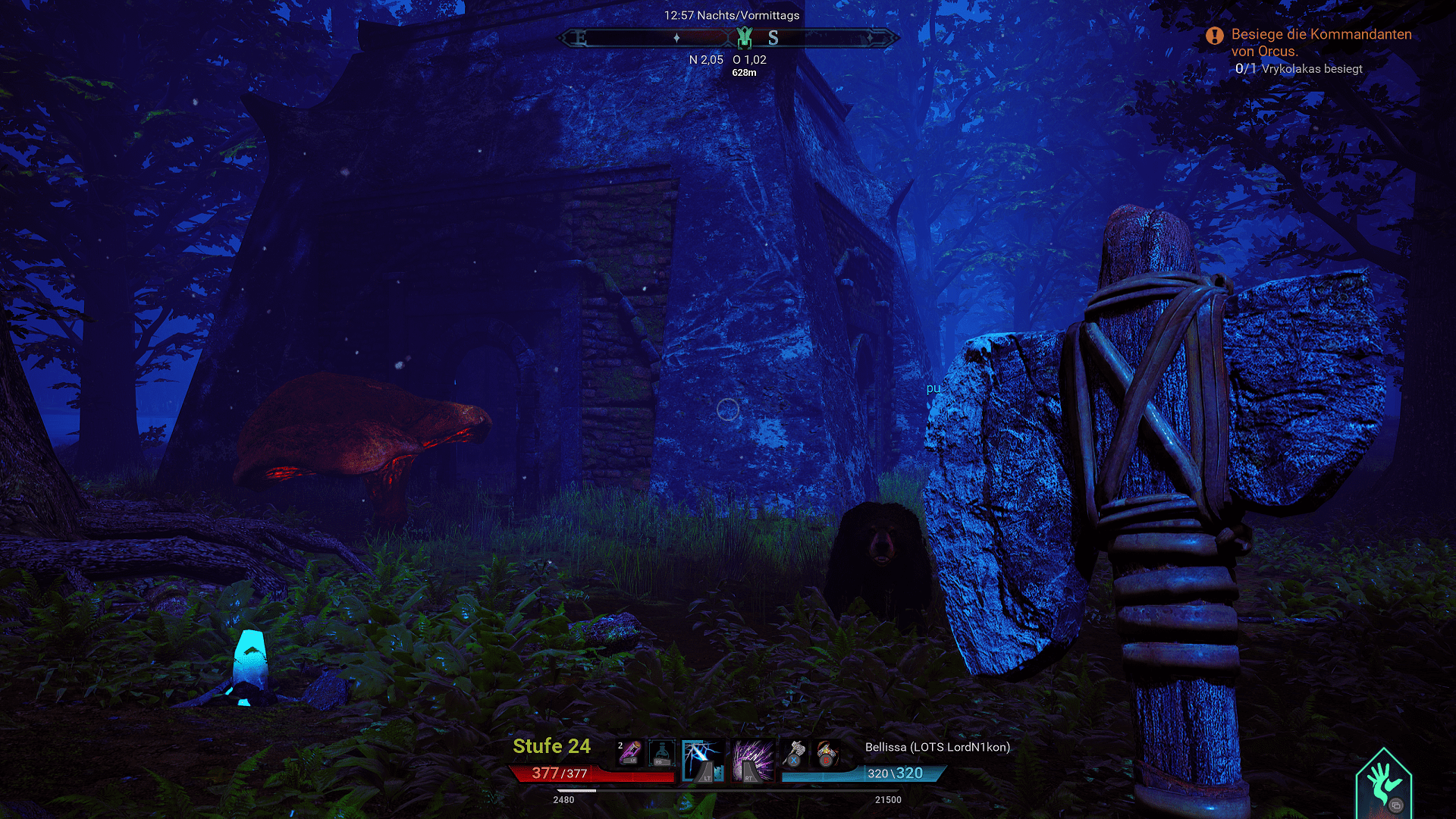Click the green hand emblem

click(x=1384, y=785)
